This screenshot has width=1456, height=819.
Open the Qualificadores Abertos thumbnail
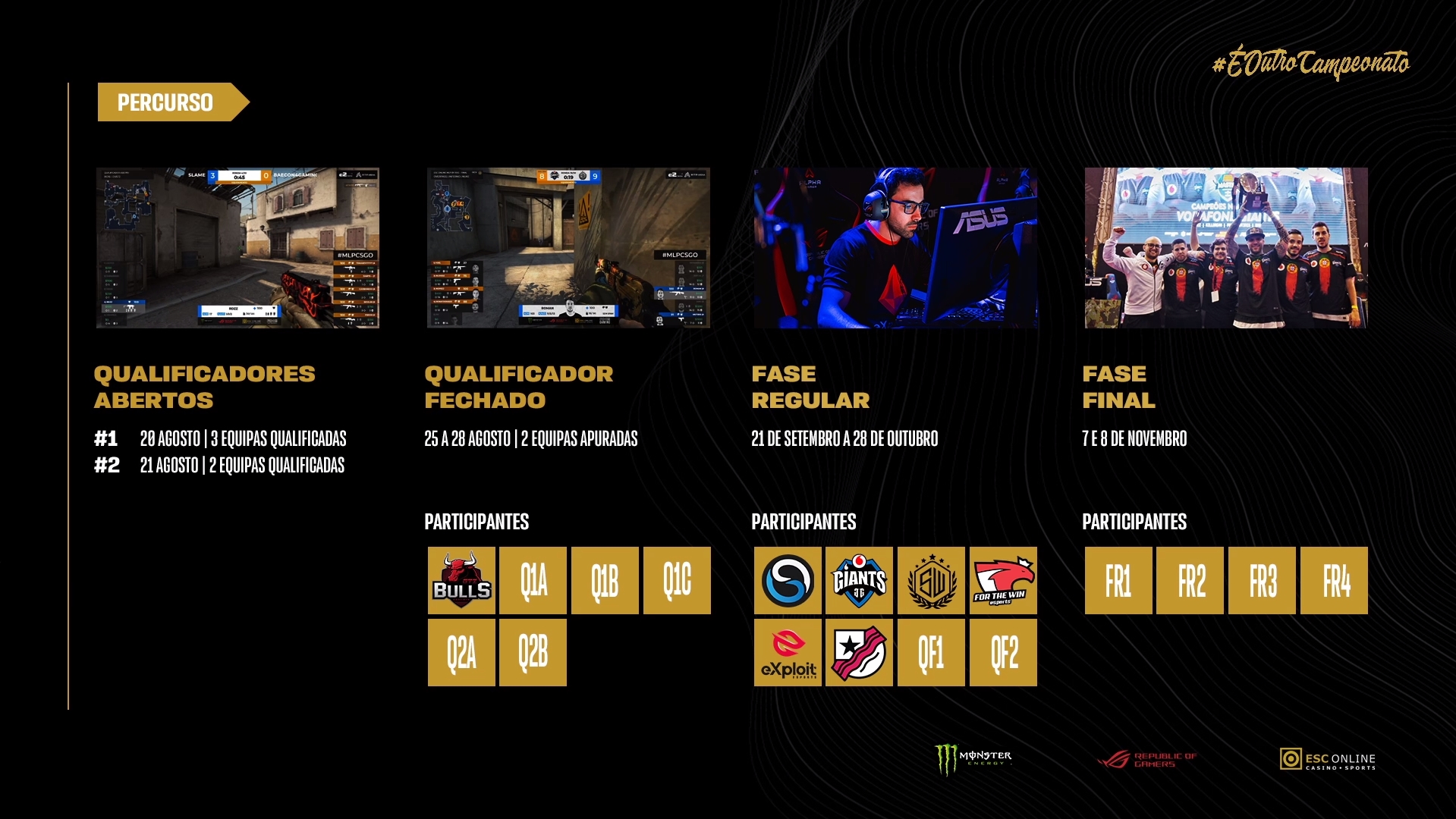(x=237, y=248)
